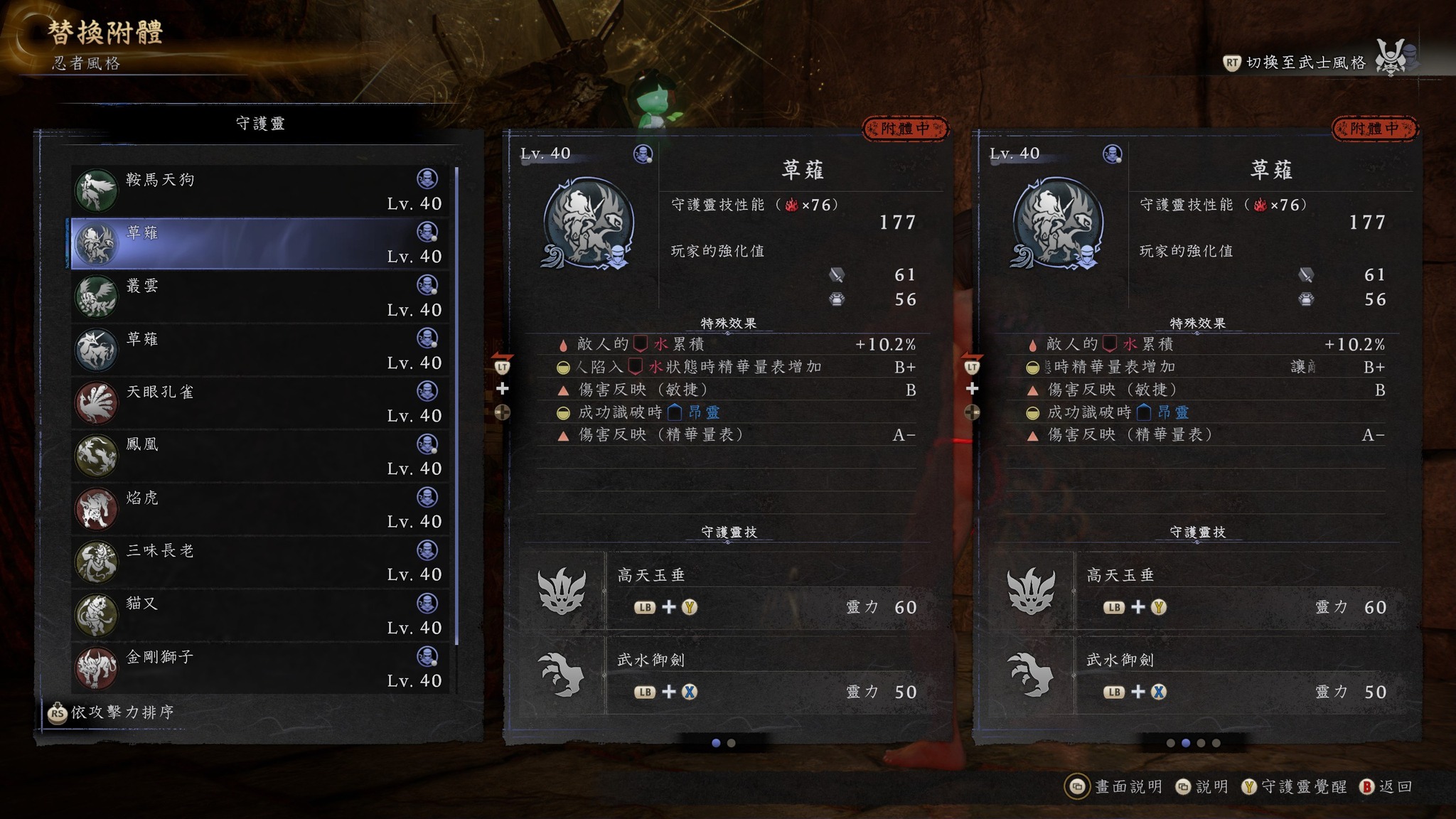This screenshot has height=819, width=1456.
Task: Select the 貓又 guardian spirit icon
Action: 97,614
